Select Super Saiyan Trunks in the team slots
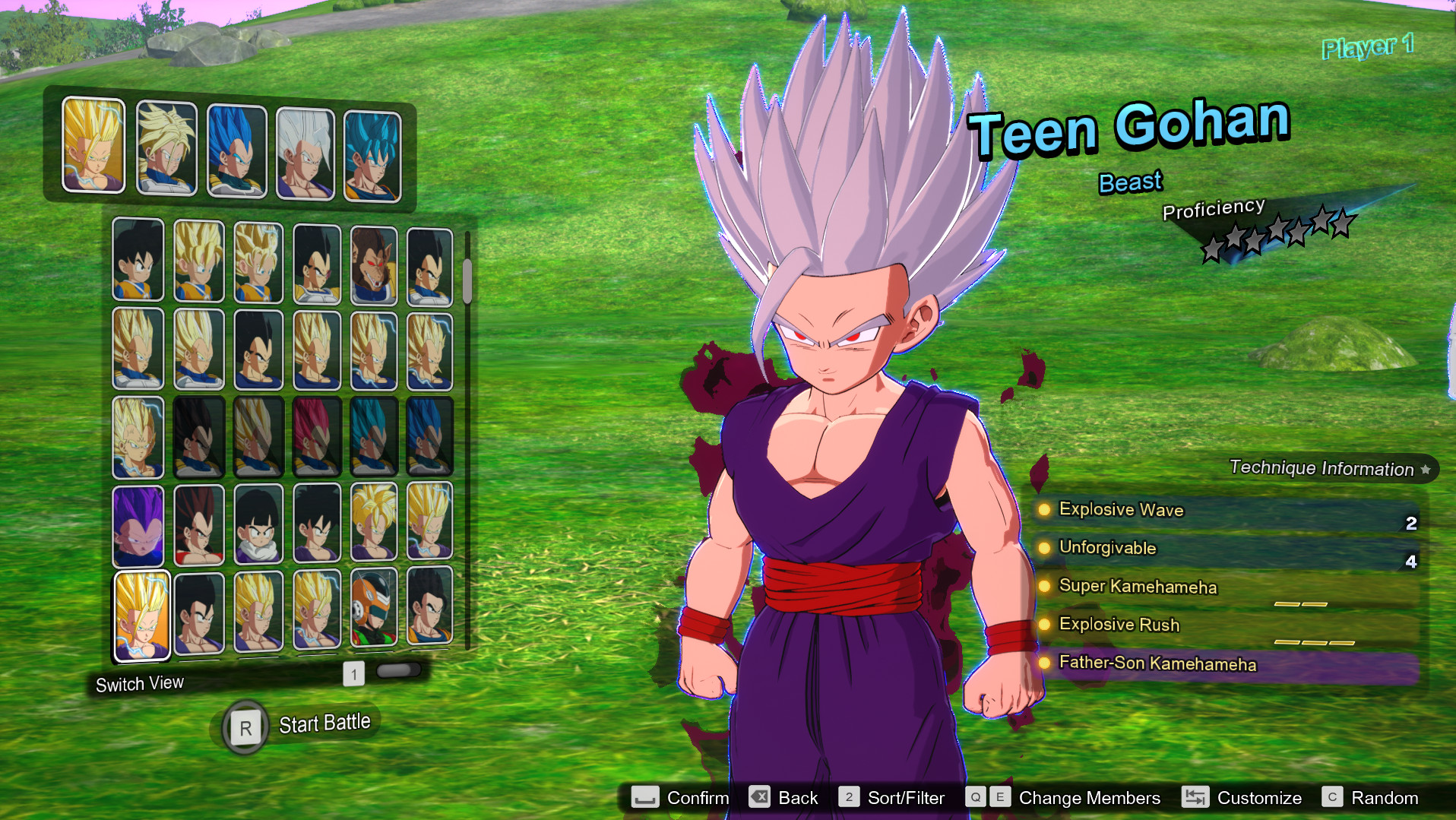 click(166, 149)
